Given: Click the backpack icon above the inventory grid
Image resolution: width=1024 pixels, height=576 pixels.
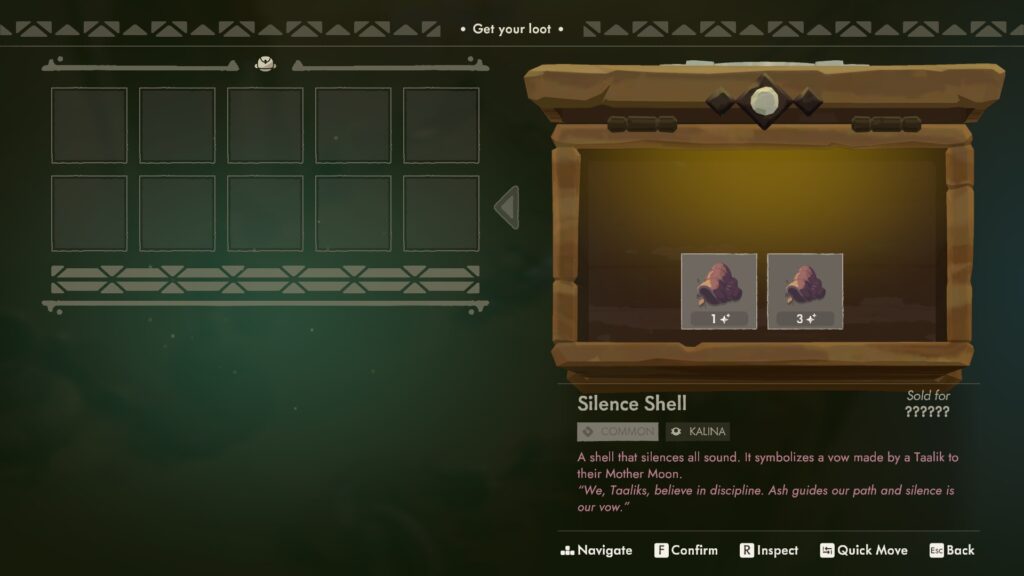Looking at the screenshot, I should (265, 64).
